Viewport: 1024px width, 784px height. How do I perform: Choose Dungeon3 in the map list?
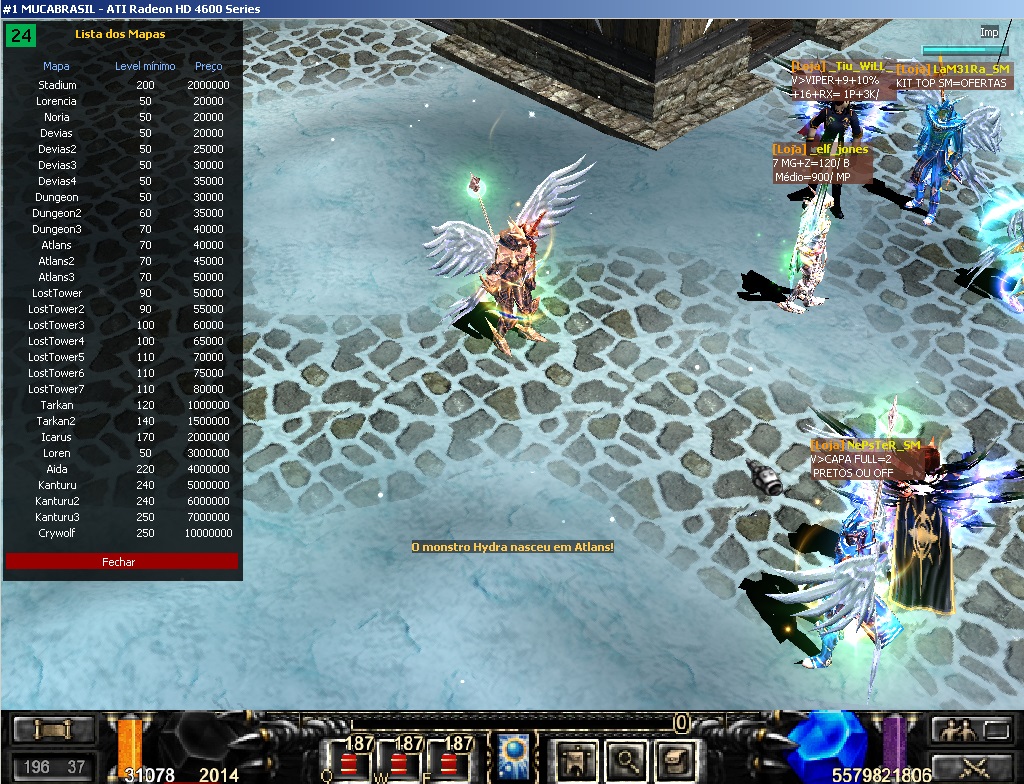click(57, 229)
